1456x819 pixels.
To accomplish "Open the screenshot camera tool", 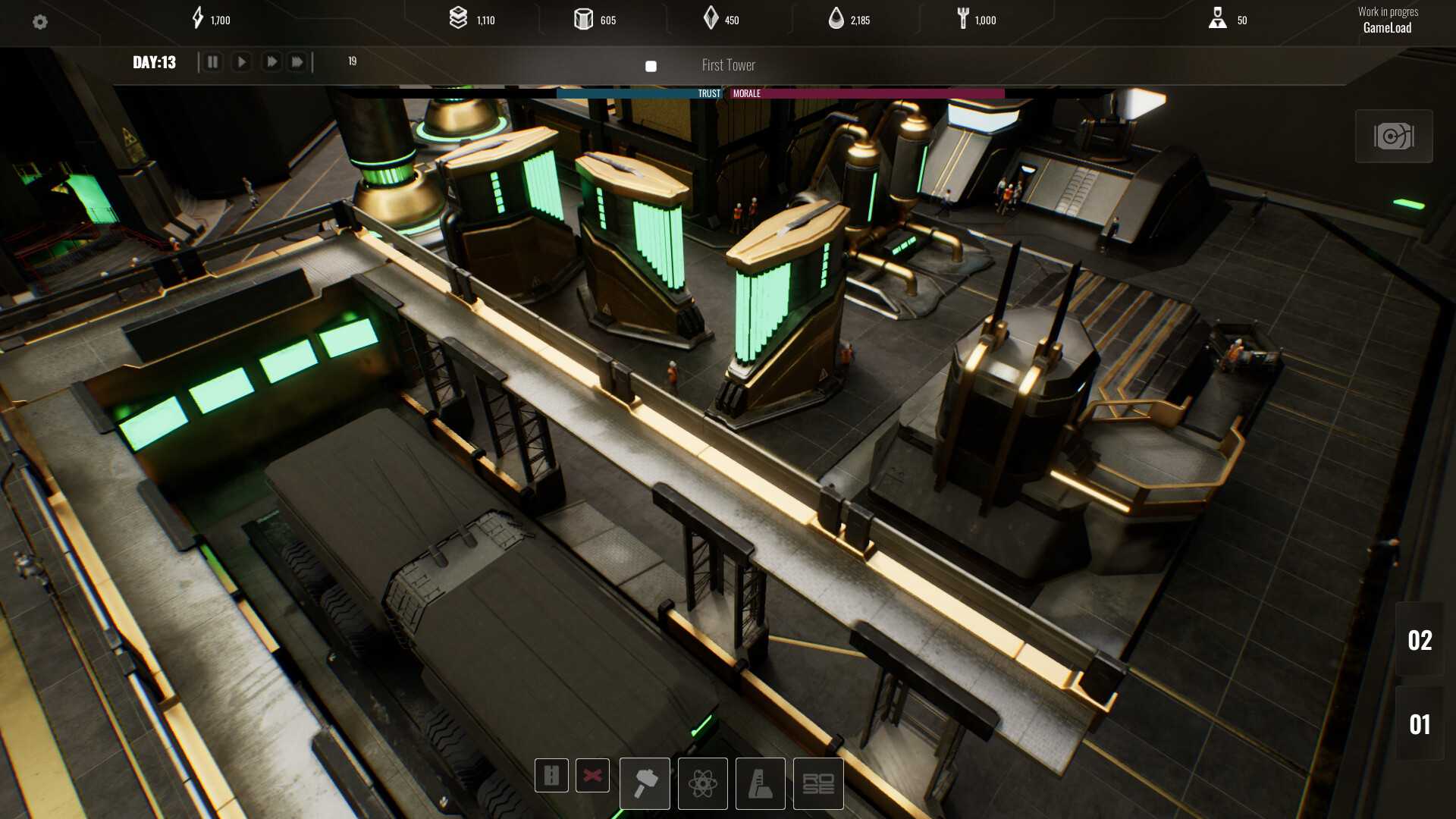I will 1393,136.
